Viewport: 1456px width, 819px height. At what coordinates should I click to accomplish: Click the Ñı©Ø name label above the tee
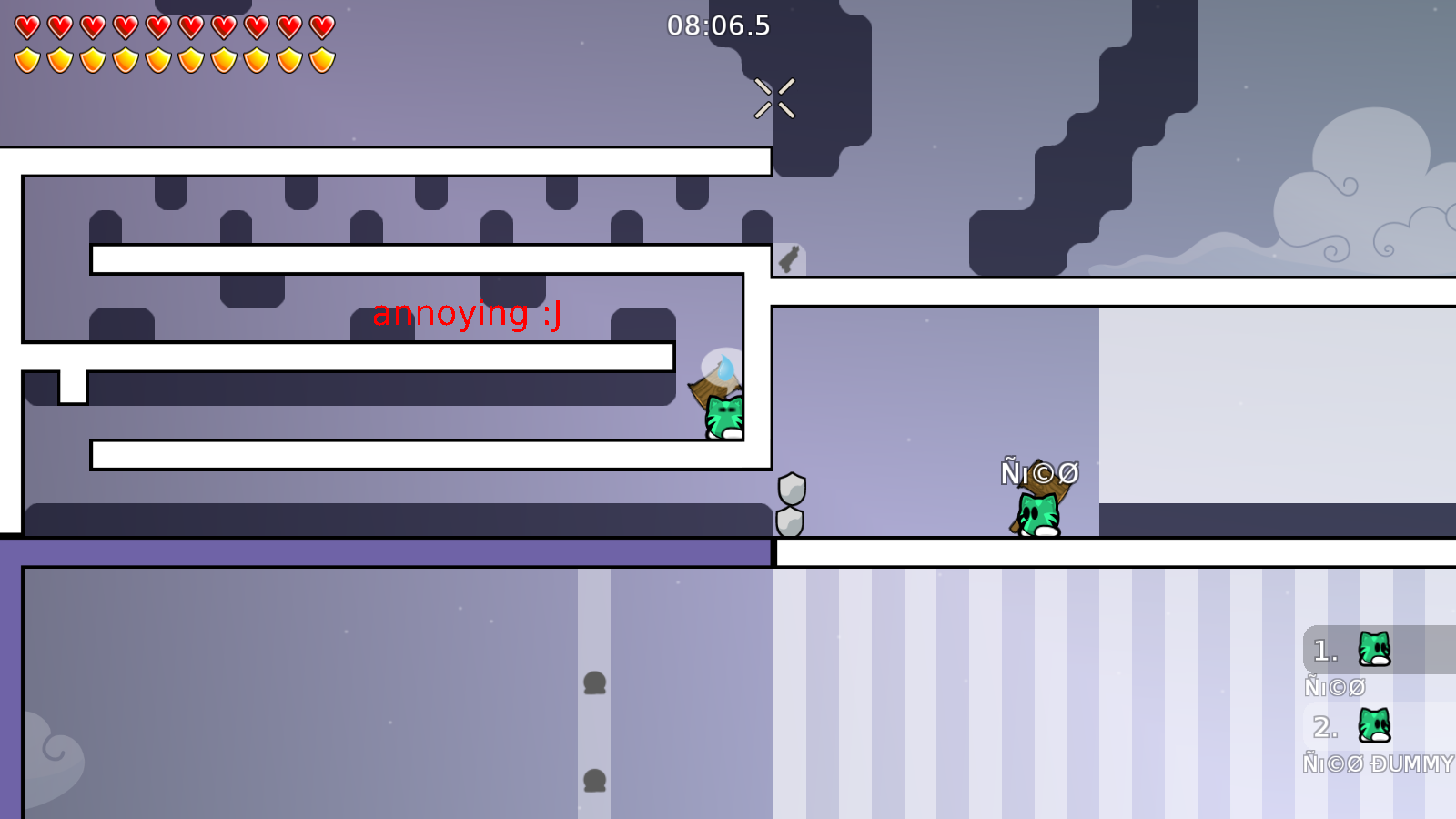point(1039,472)
